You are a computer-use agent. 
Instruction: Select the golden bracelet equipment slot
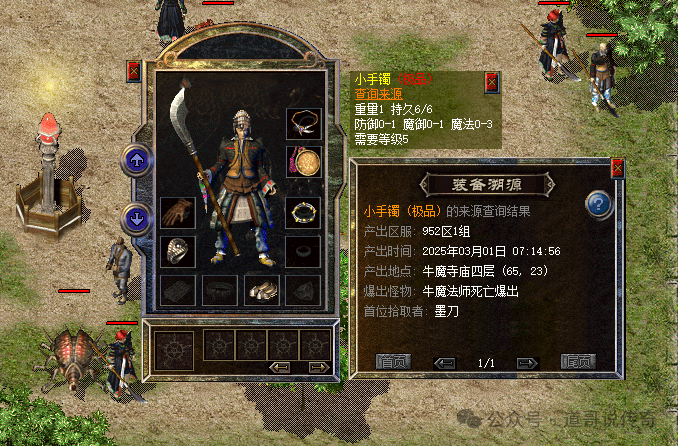pos(303,213)
